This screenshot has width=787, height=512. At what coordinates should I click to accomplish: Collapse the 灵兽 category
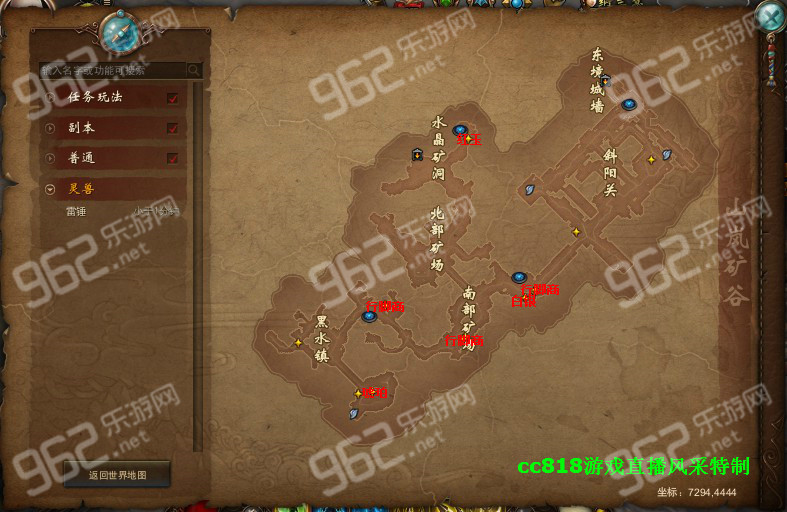click(51, 188)
